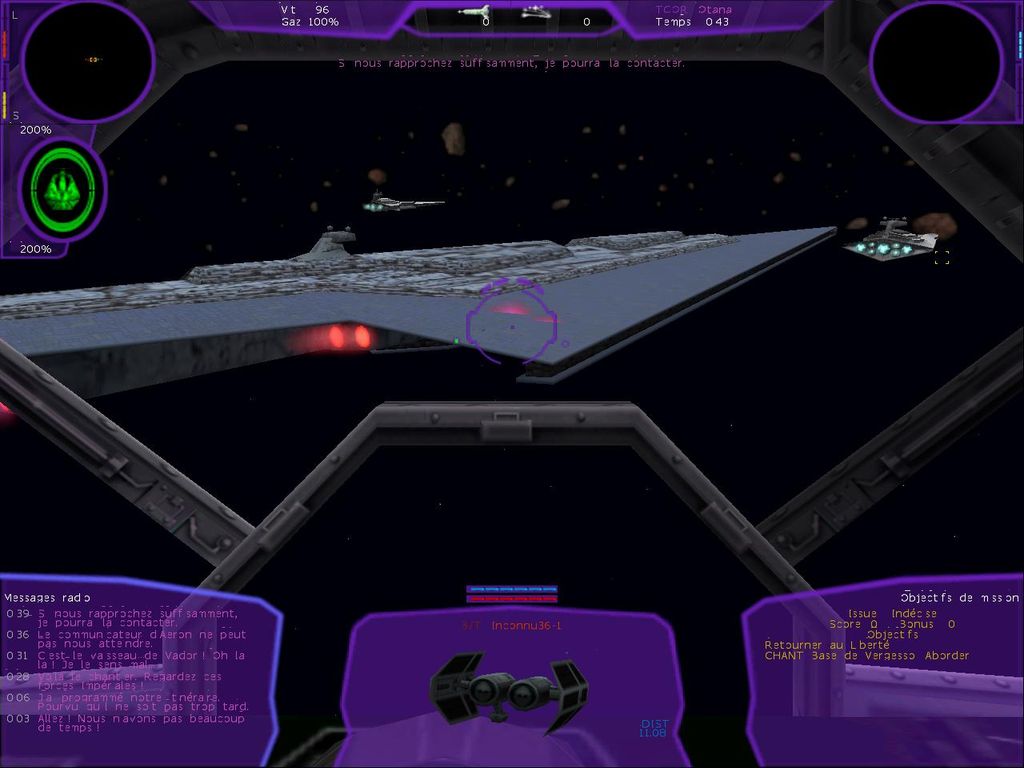The width and height of the screenshot is (1024, 768).
Task: Click the forward sensor radar scope
Action: [x=87, y=60]
